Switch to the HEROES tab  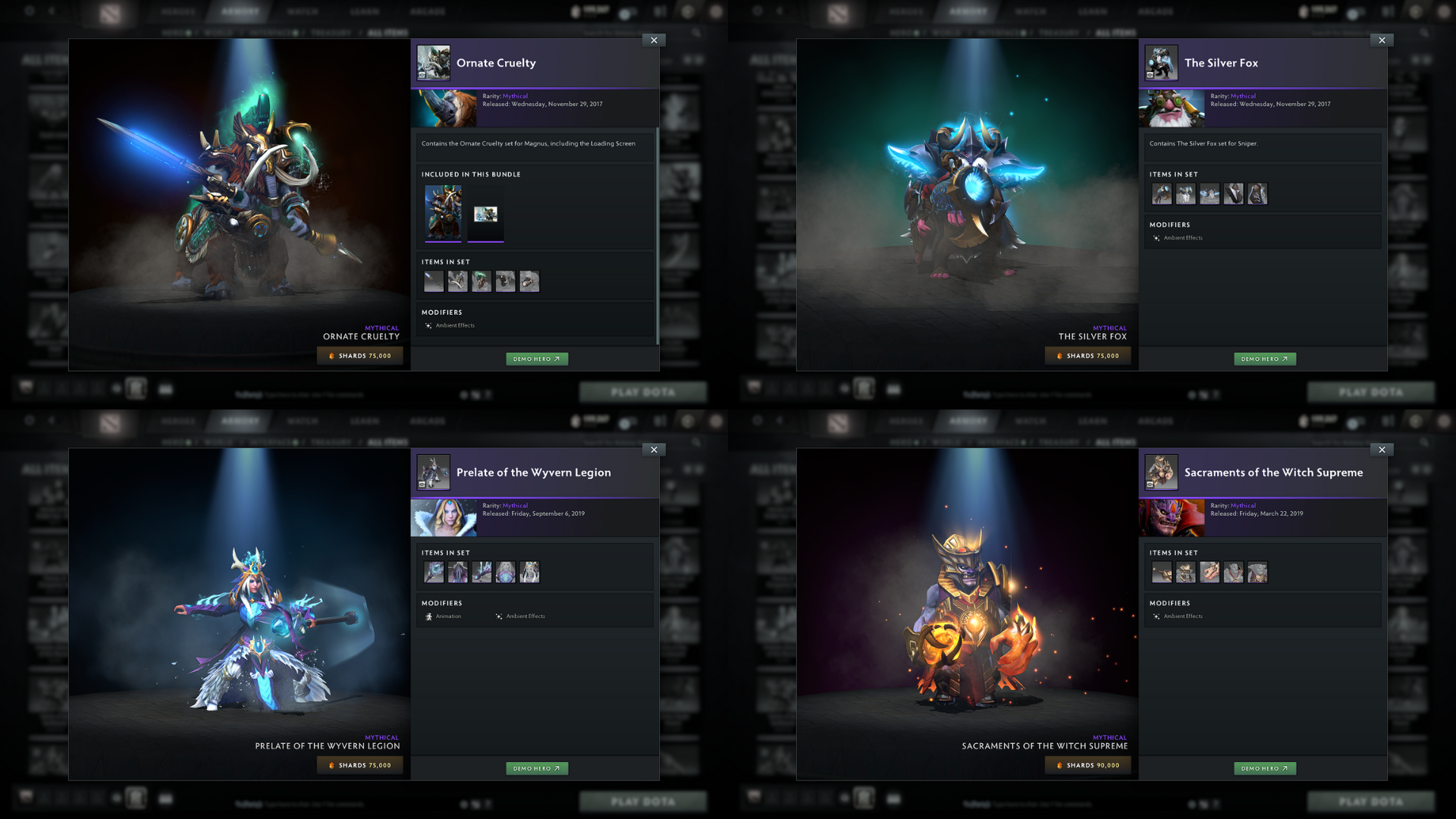point(179,11)
